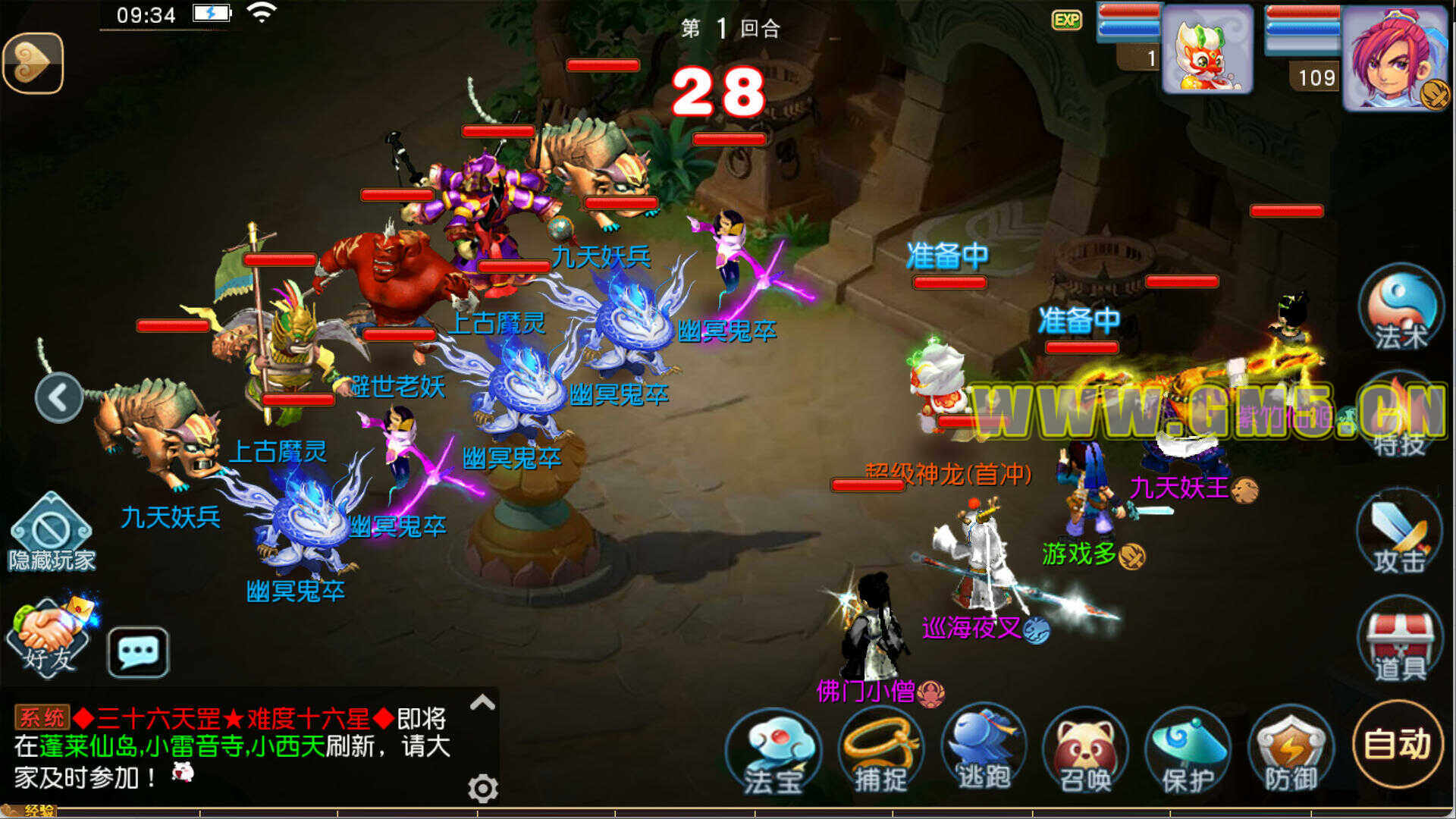Expand the chat log with up arrow

pyautogui.click(x=483, y=703)
